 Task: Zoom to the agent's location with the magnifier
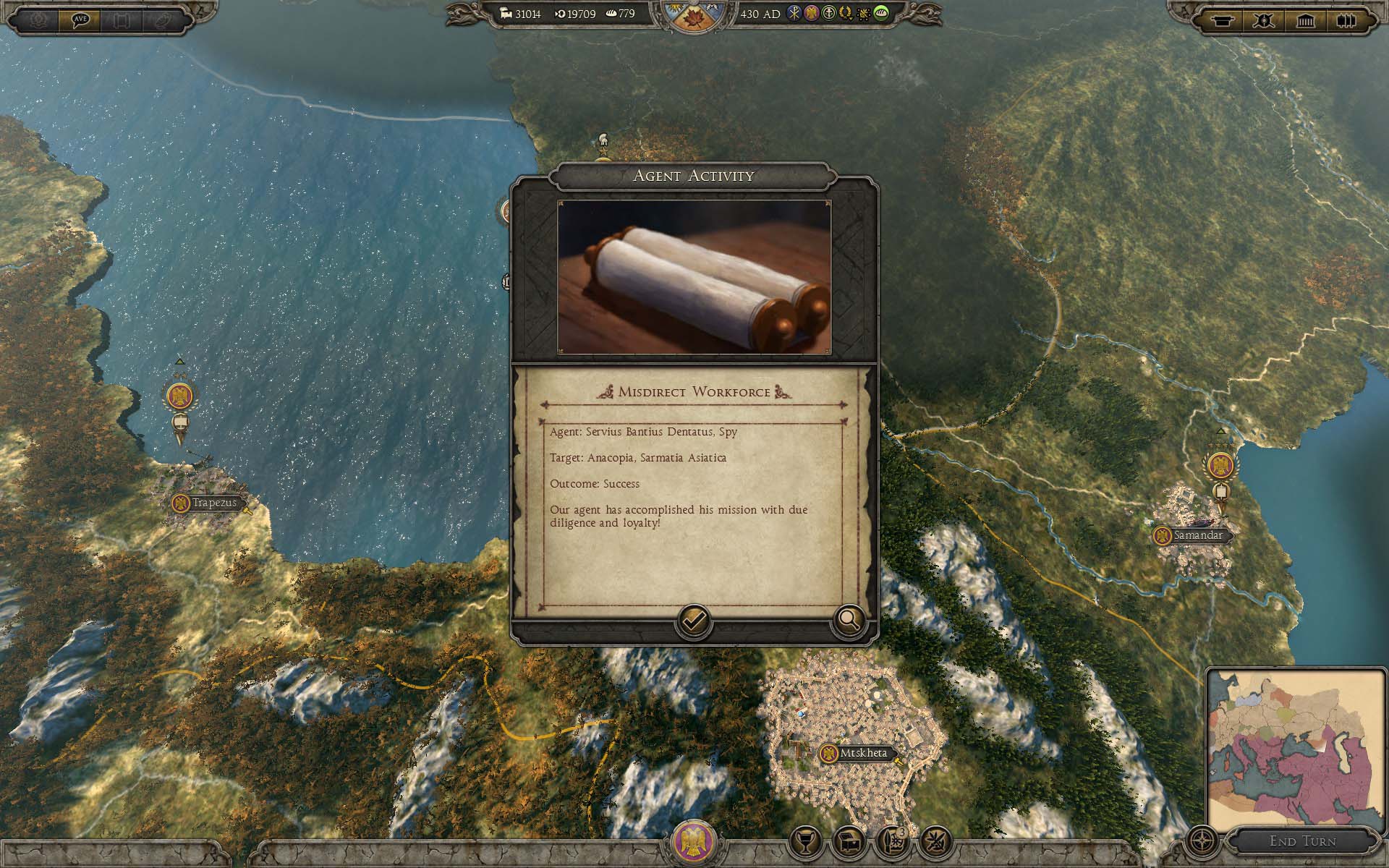tap(849, 620)
